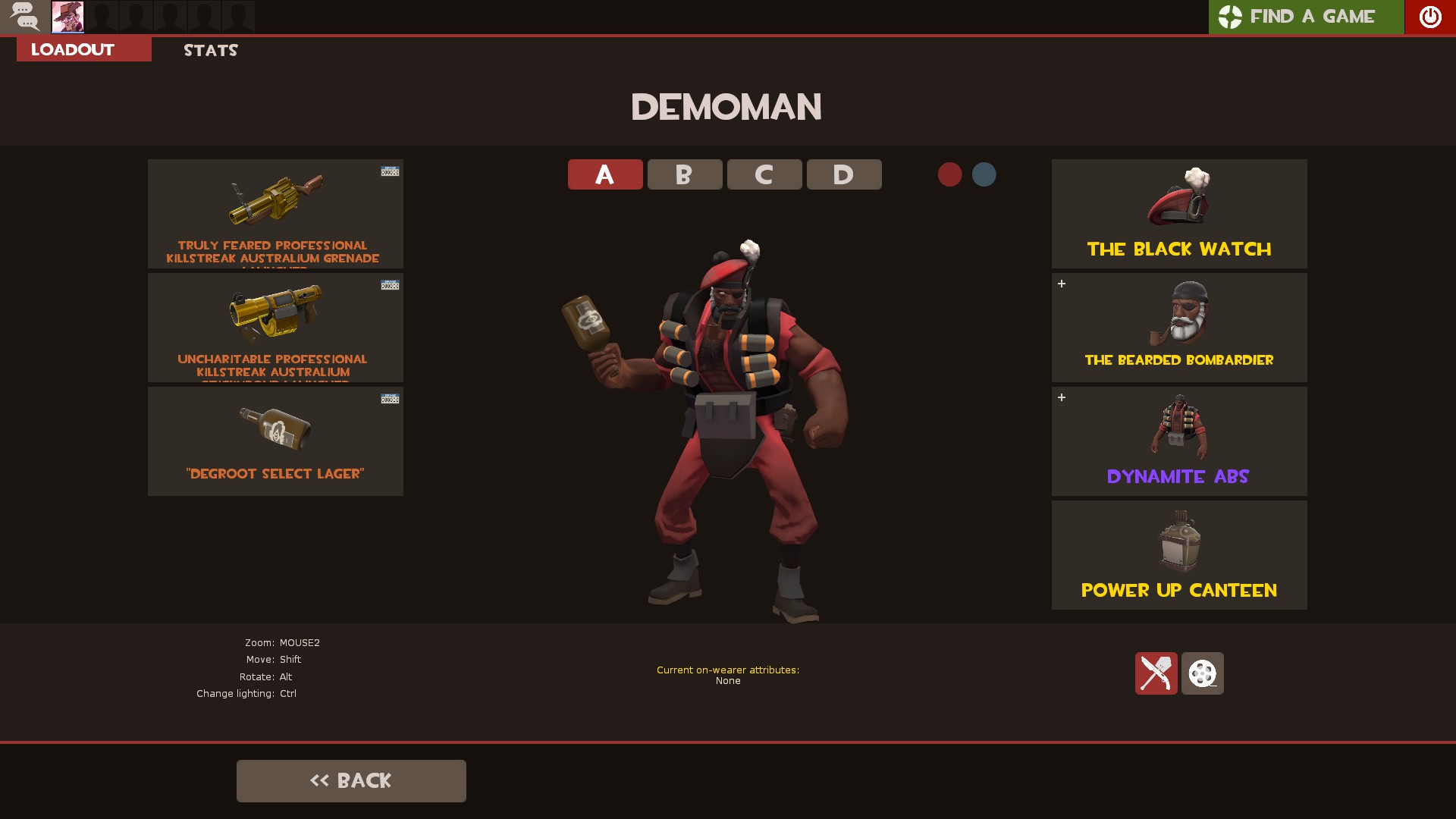Click the tag icon on the stickybomb launcher slot
1456x819 pixels.
388,285
